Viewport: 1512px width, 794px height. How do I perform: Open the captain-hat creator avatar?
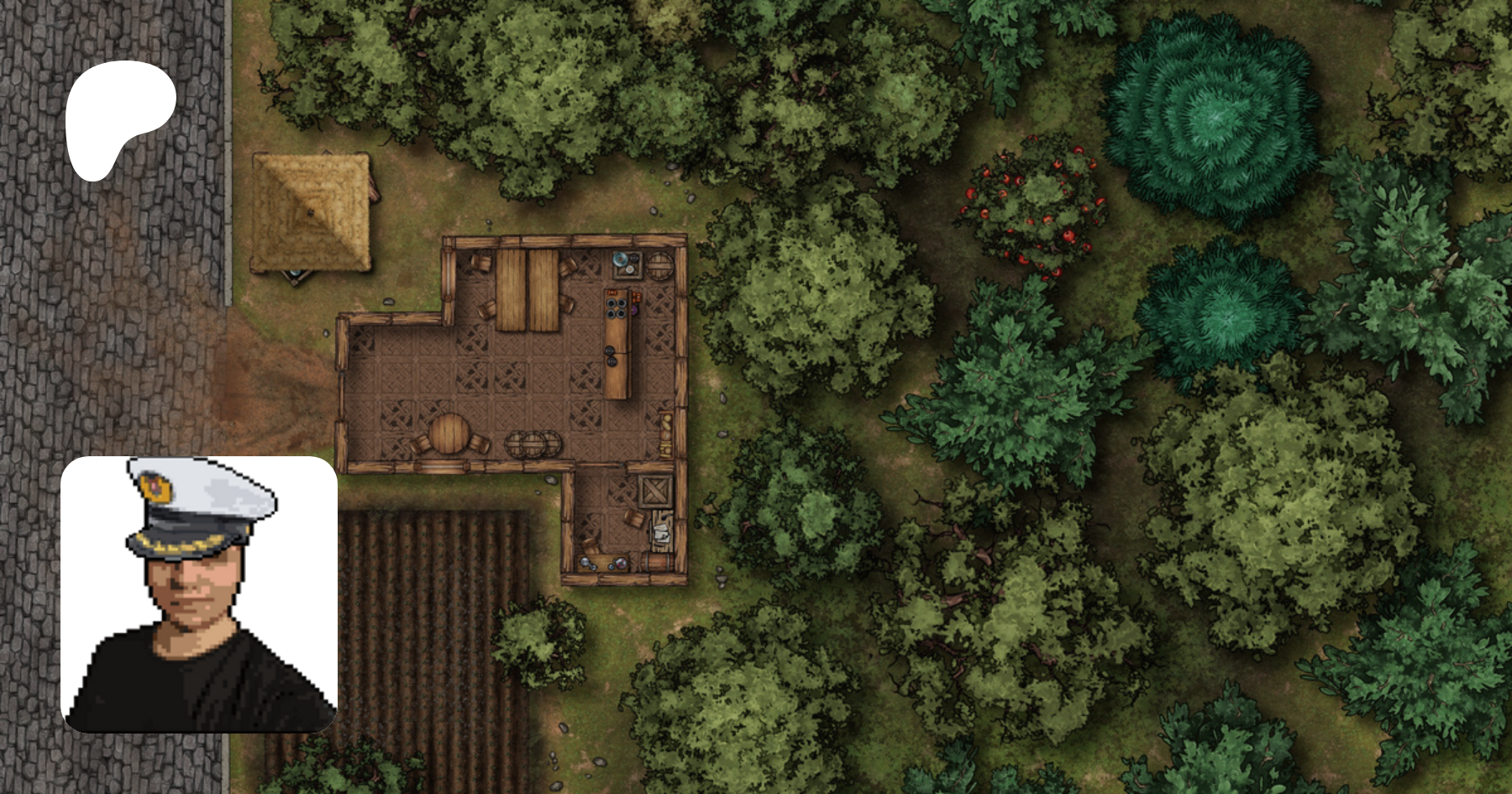point(199,594)
